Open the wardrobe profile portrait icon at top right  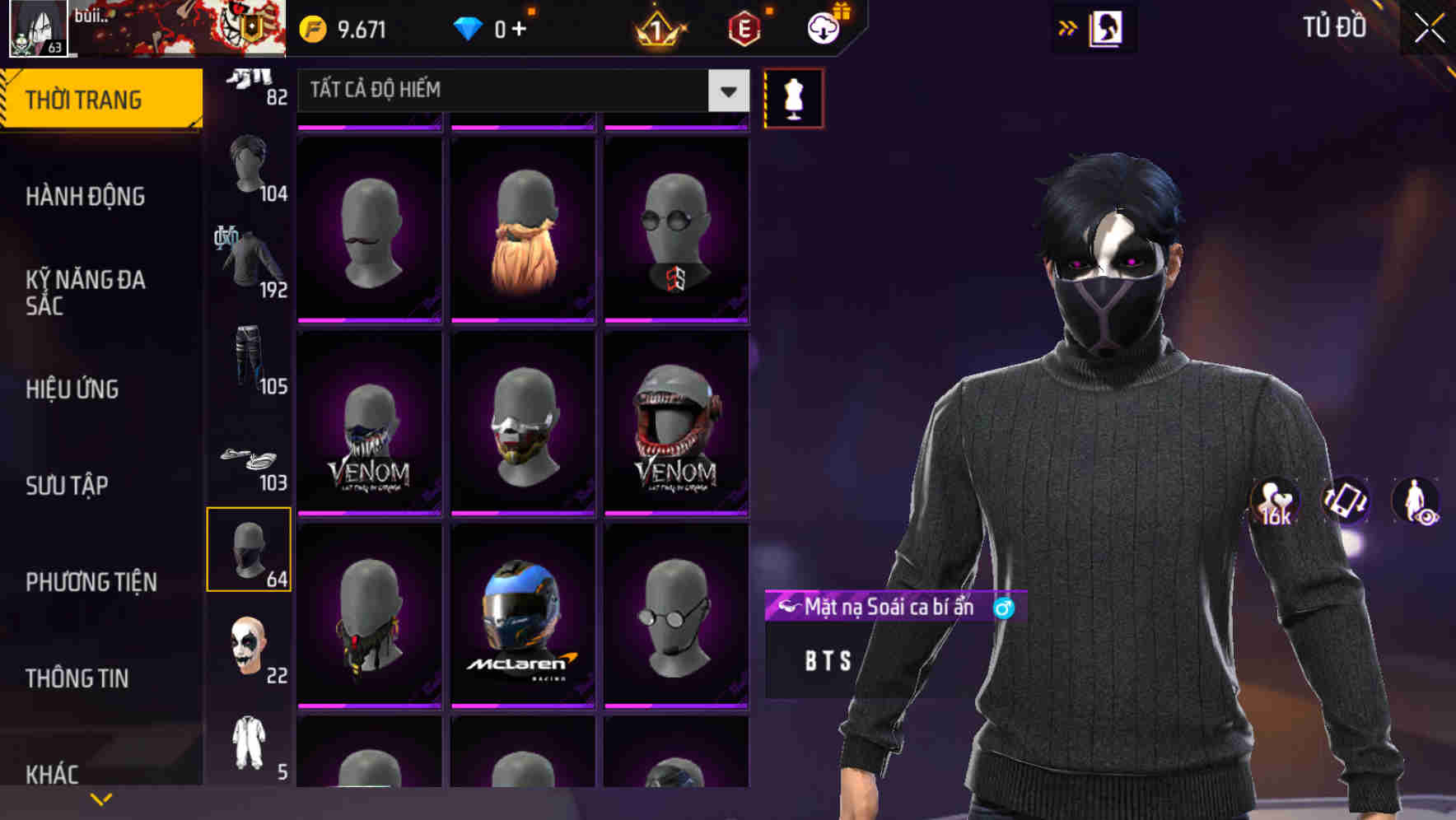tap(1106, 27)
